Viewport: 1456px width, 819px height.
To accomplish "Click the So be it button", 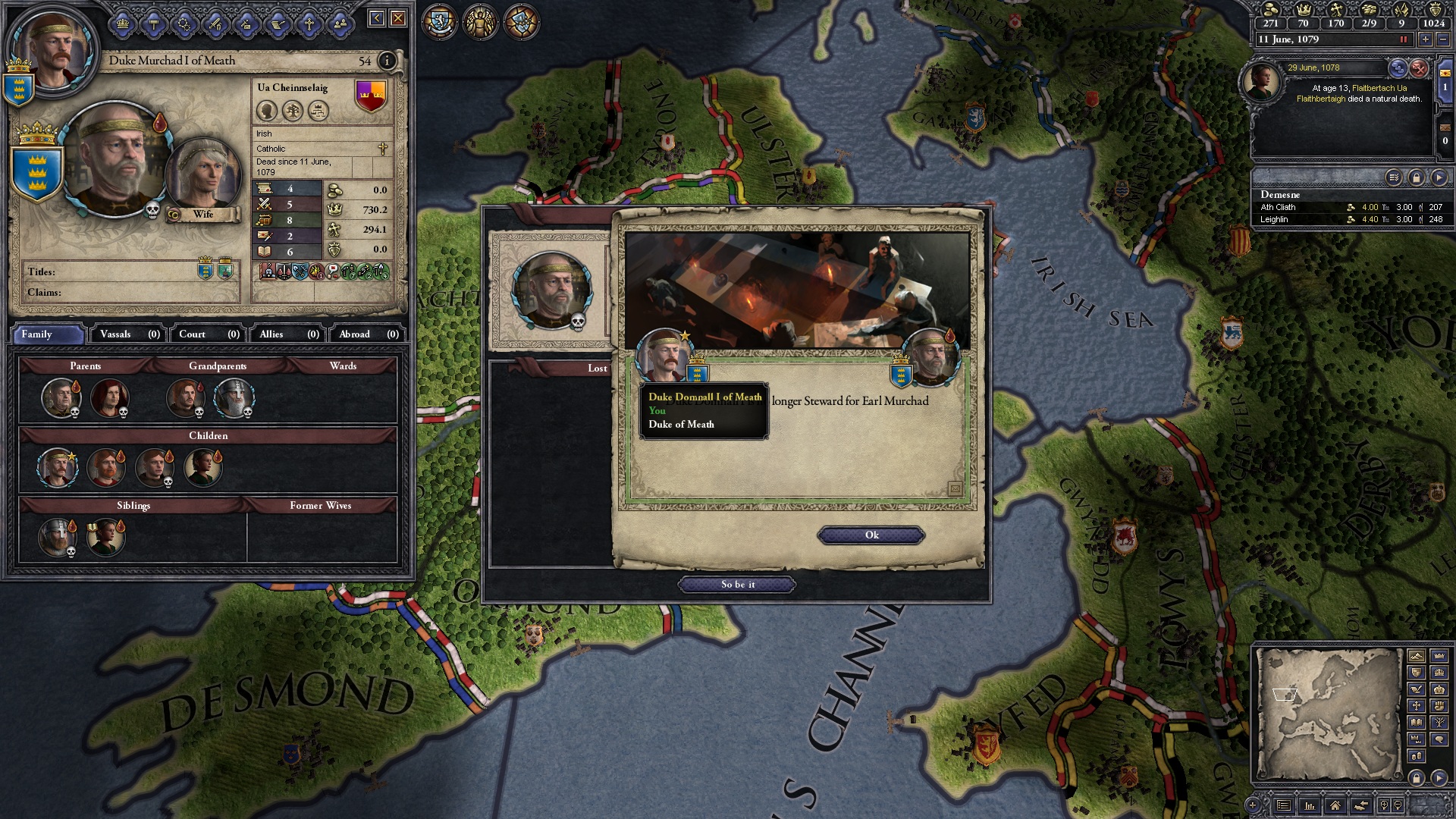I will click(x=737, y=585).
